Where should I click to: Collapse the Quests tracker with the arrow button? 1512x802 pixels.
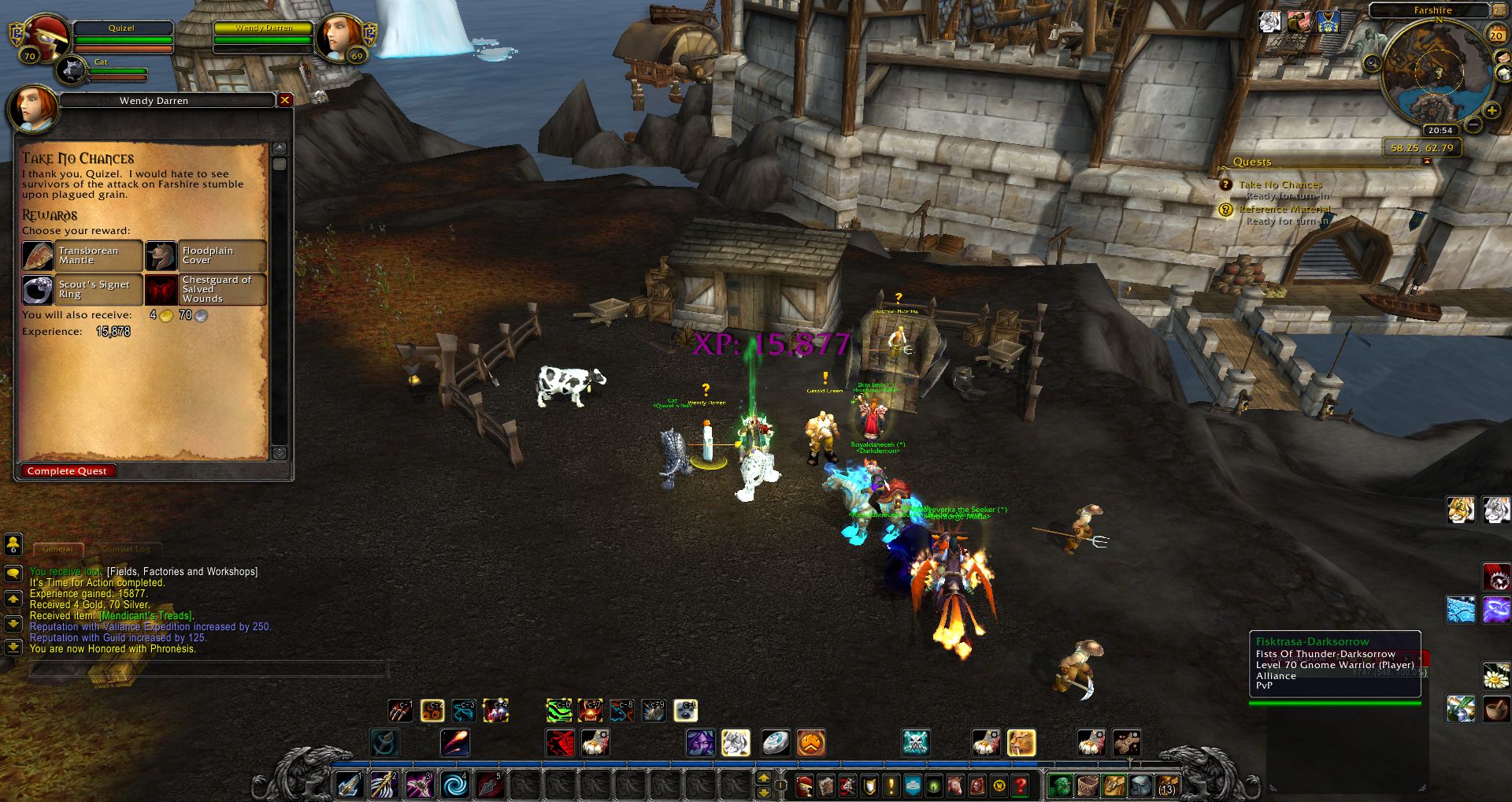point(1426,162)
